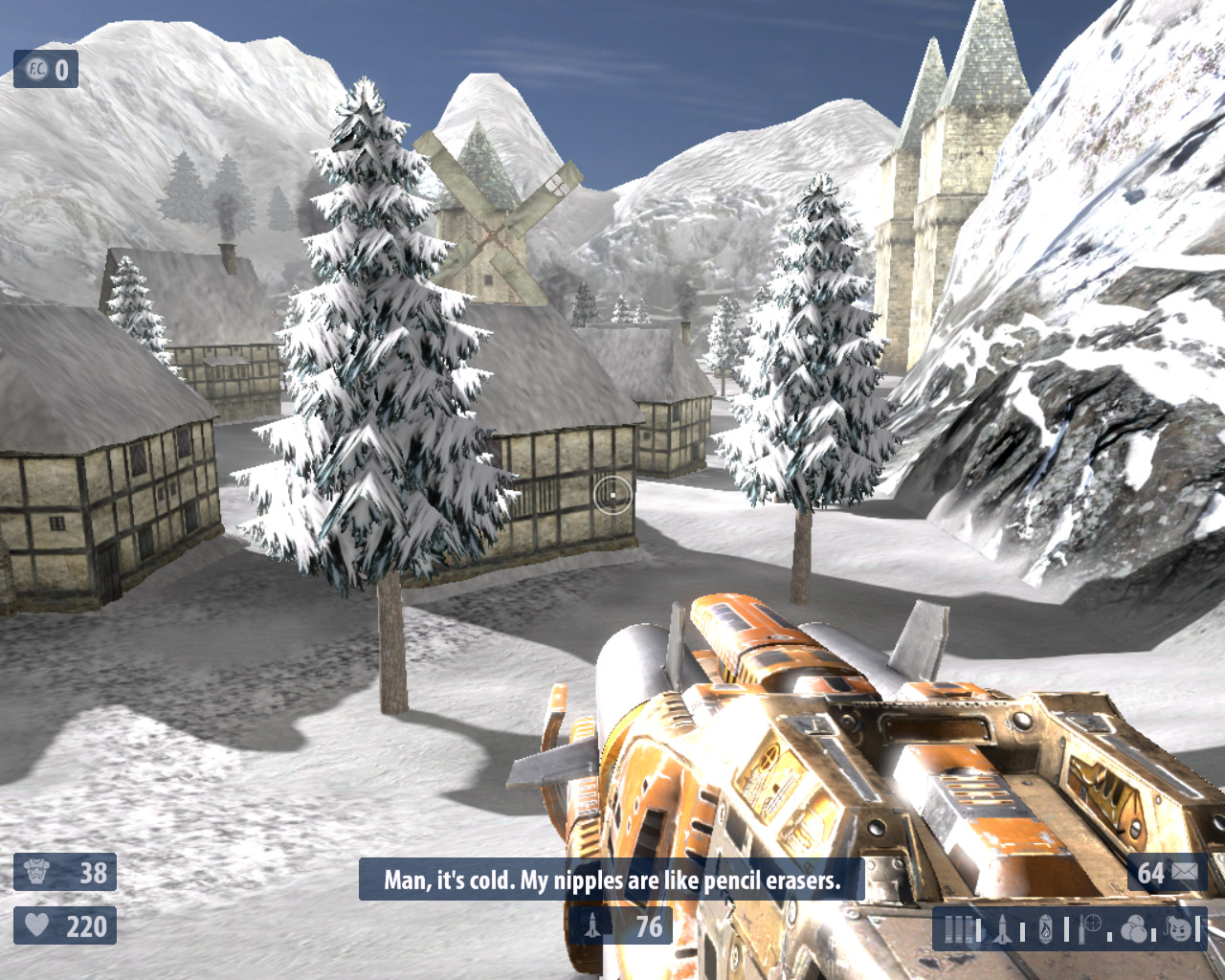The width and height of the screenshot is (1225, 980).
Task: Select the shotgun shells ammo icon
Action: tap(960, 929)
